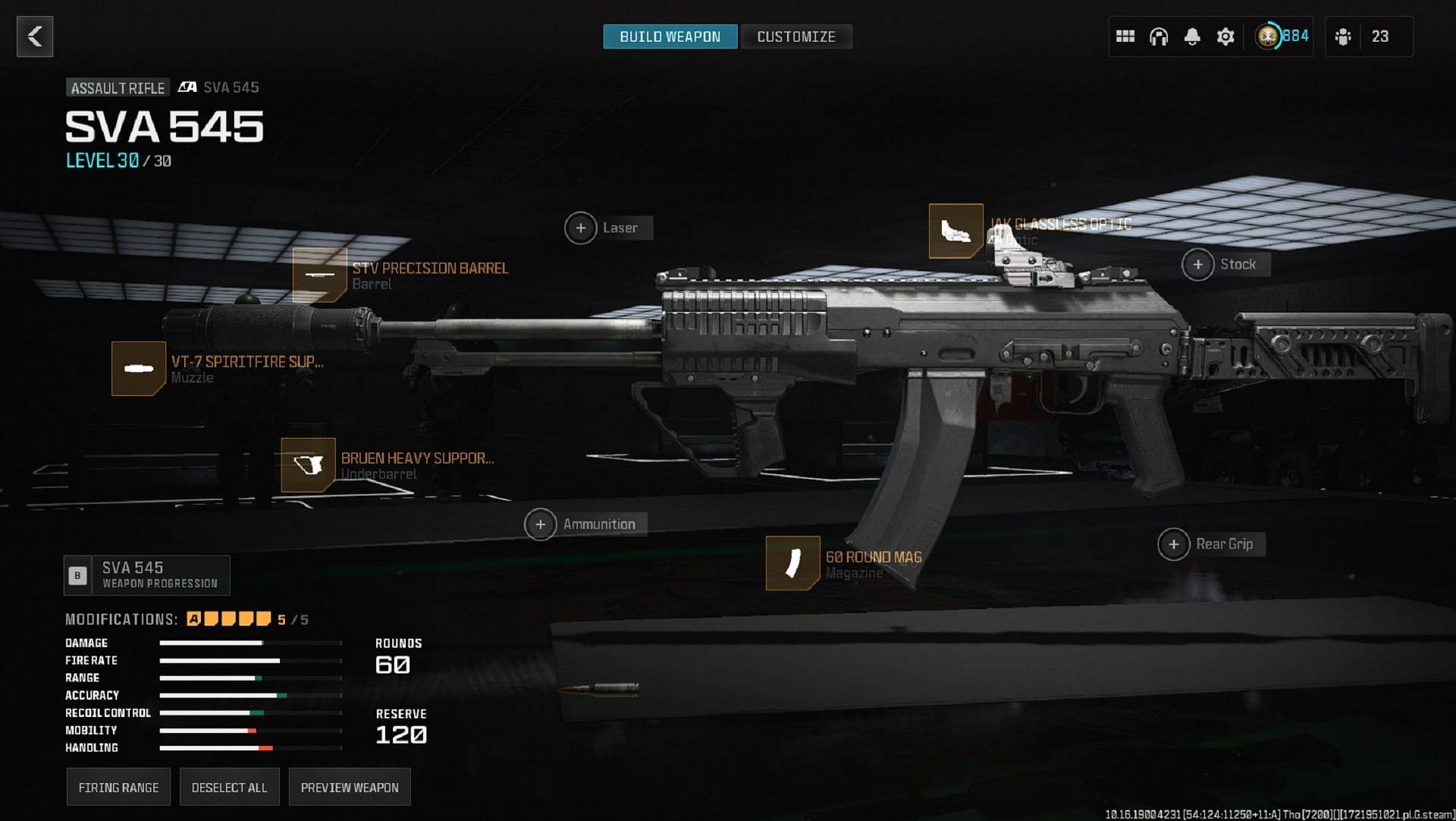Choose the Bruen Heavy Support underbarrel slot

[x=308, y=465]
